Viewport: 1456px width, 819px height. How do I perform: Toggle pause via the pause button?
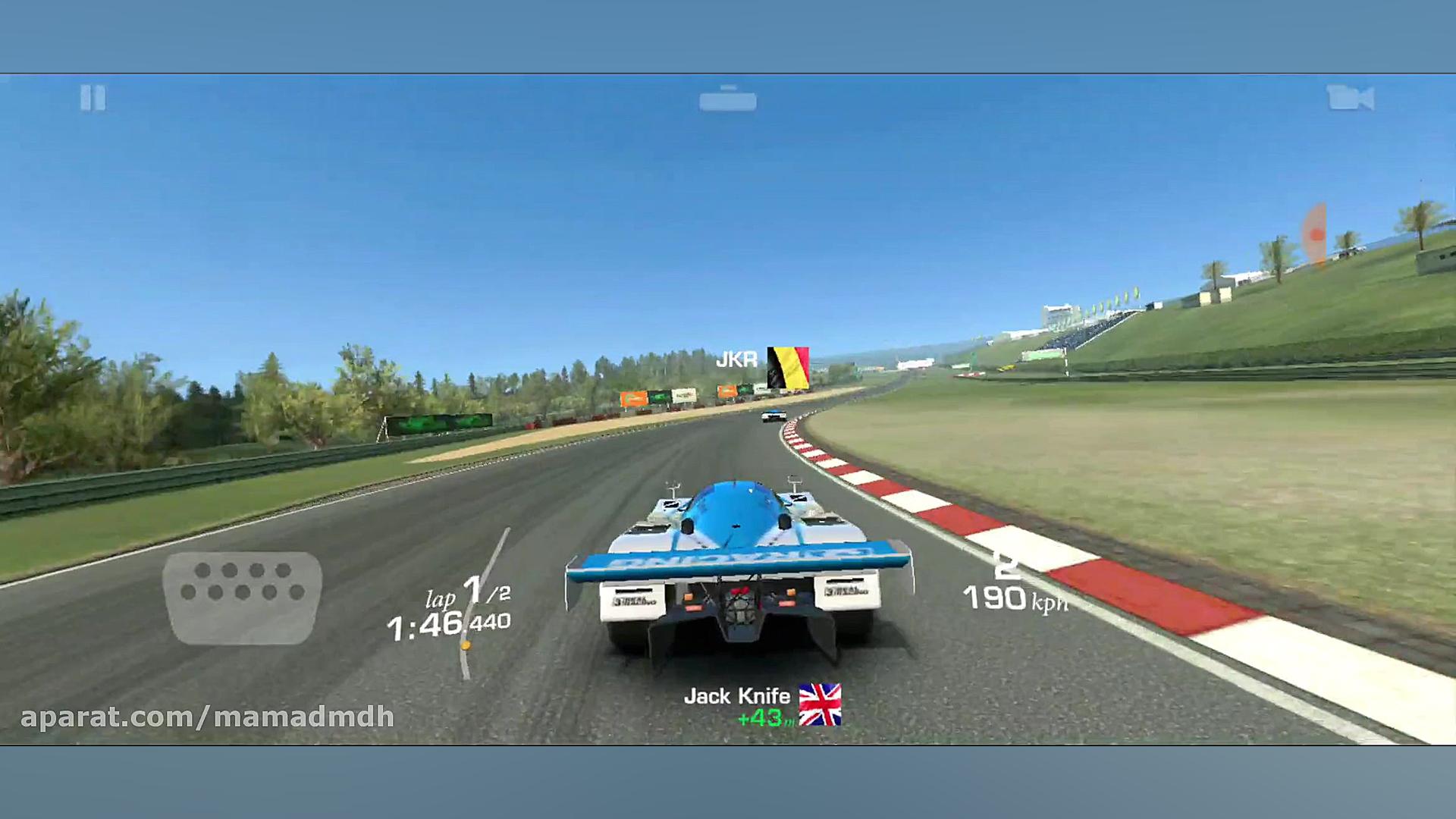[93, 99]
